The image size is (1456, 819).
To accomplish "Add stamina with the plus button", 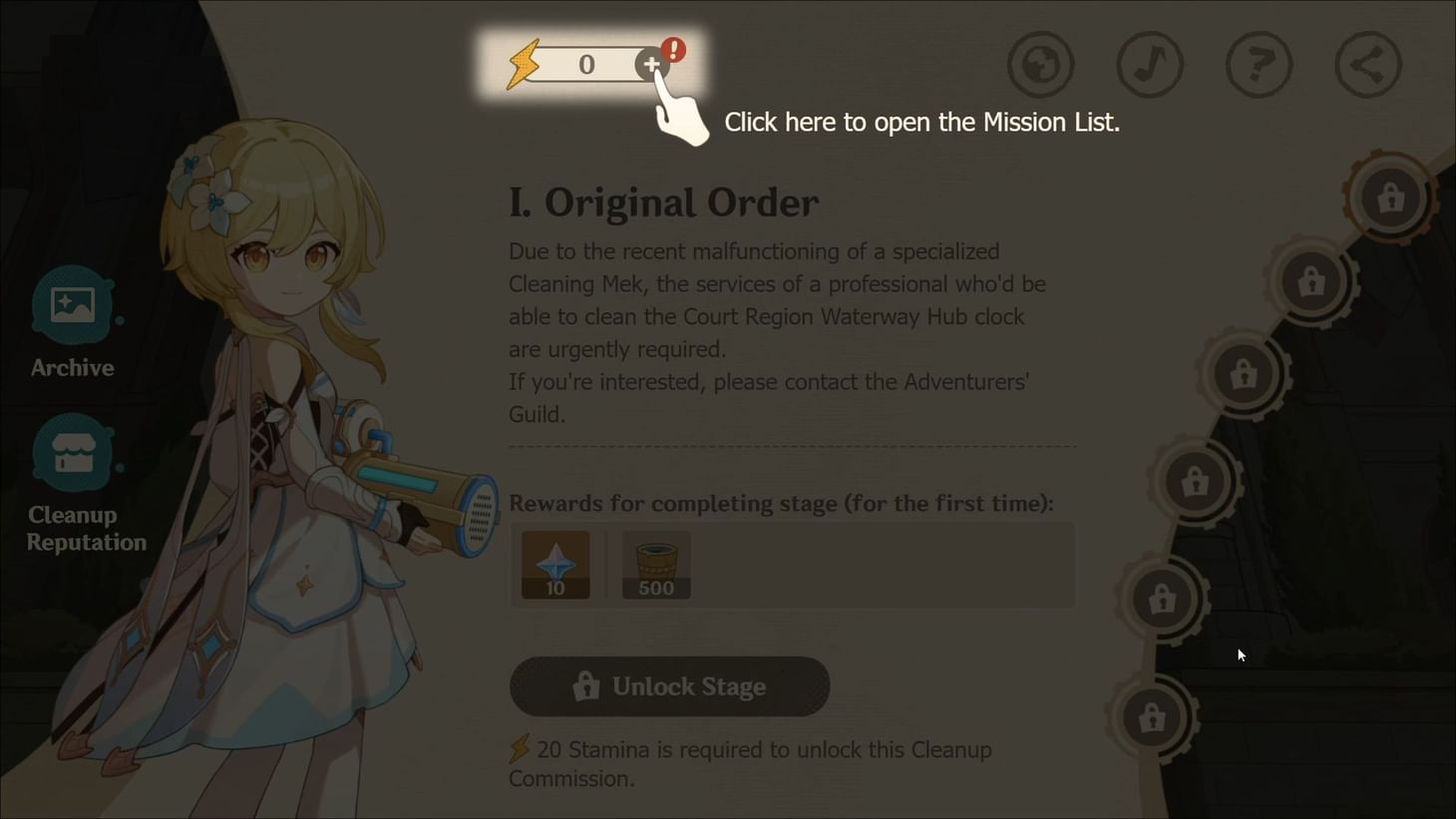I will coord(652,64).
